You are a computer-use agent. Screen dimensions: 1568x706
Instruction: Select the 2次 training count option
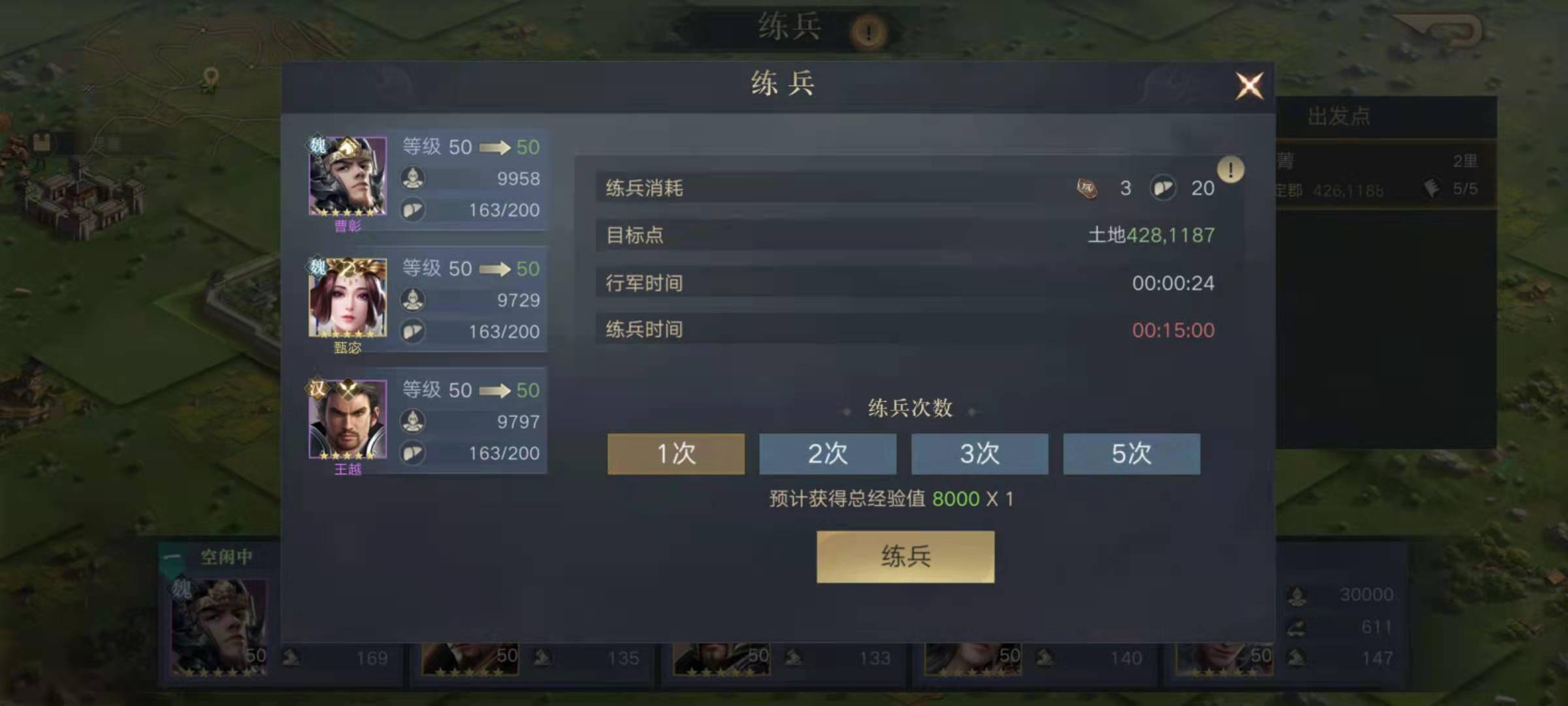click(x=827, y=454)
